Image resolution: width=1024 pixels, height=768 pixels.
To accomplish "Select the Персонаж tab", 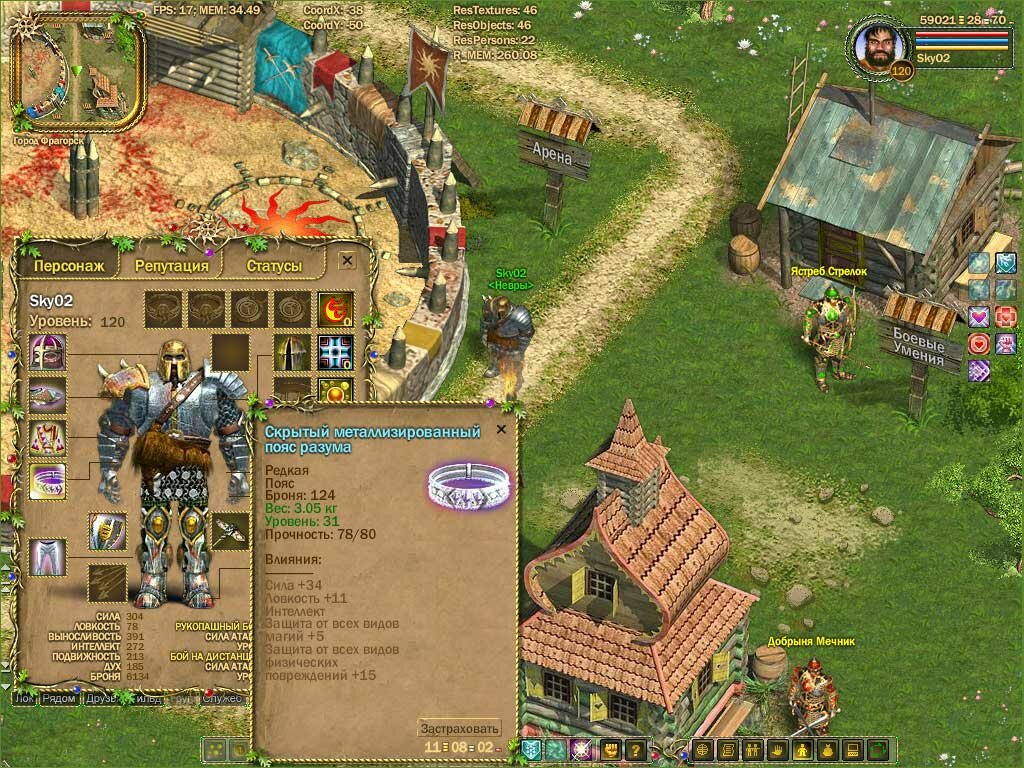I will (x=68, y=265).
